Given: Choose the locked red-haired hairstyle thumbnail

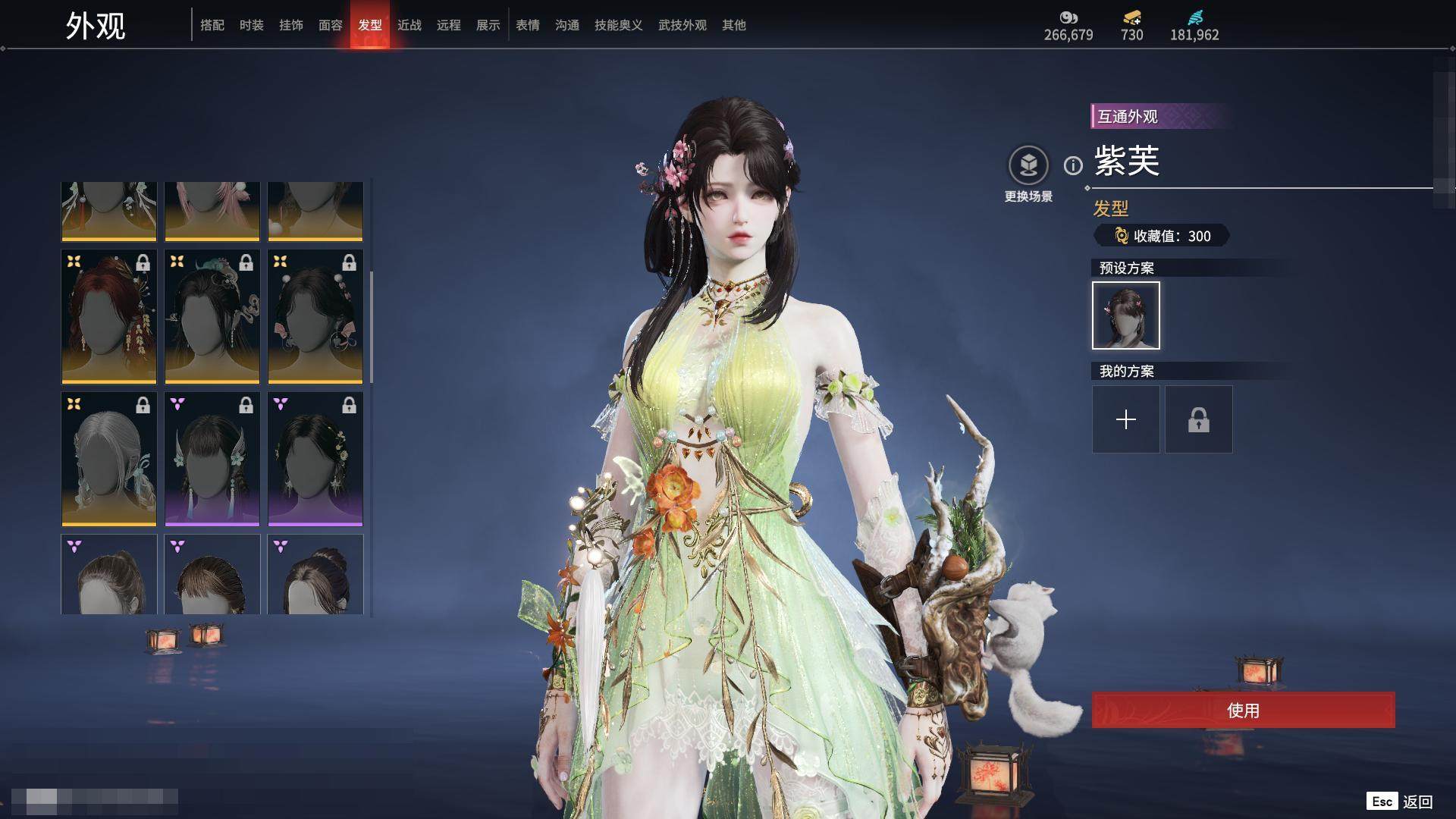Looking at the screenshot, I should click(109, 317).
